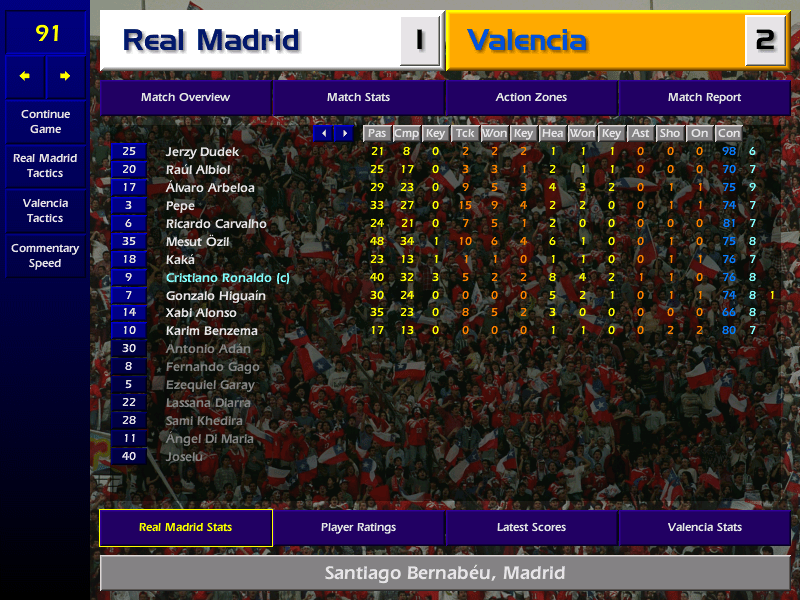Open the Player Ratings tab
This screenshot has height=600, width=800.
358,528
